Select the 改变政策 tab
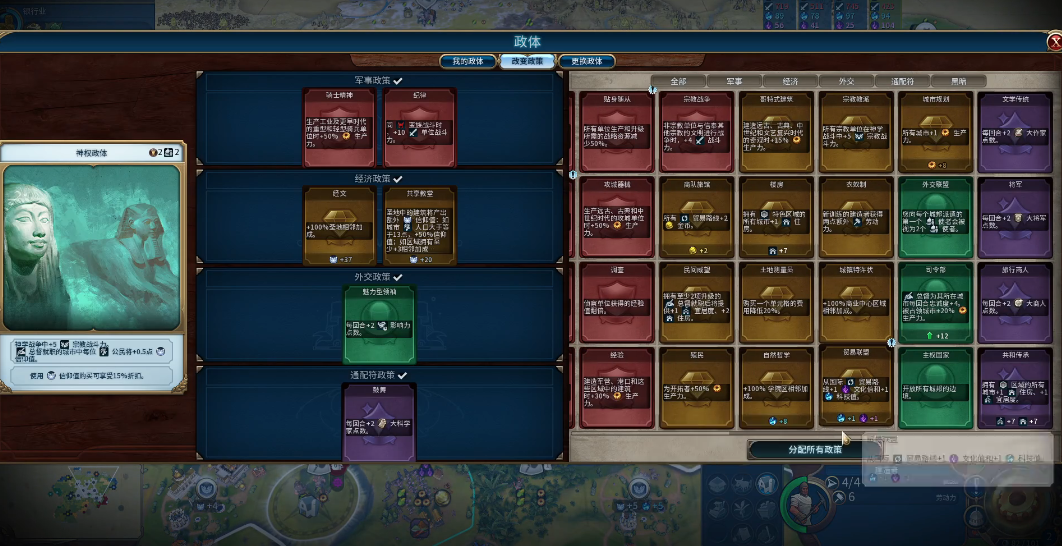This screenshot has width=1062, height=546. [x=527, y=61]
